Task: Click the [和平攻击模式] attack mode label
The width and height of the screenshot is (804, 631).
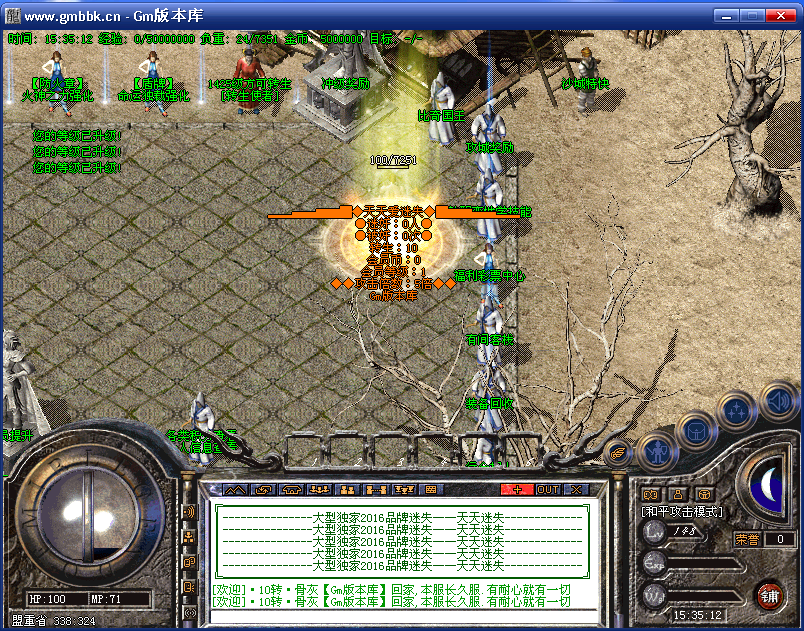Action: (x=682, y=511)
